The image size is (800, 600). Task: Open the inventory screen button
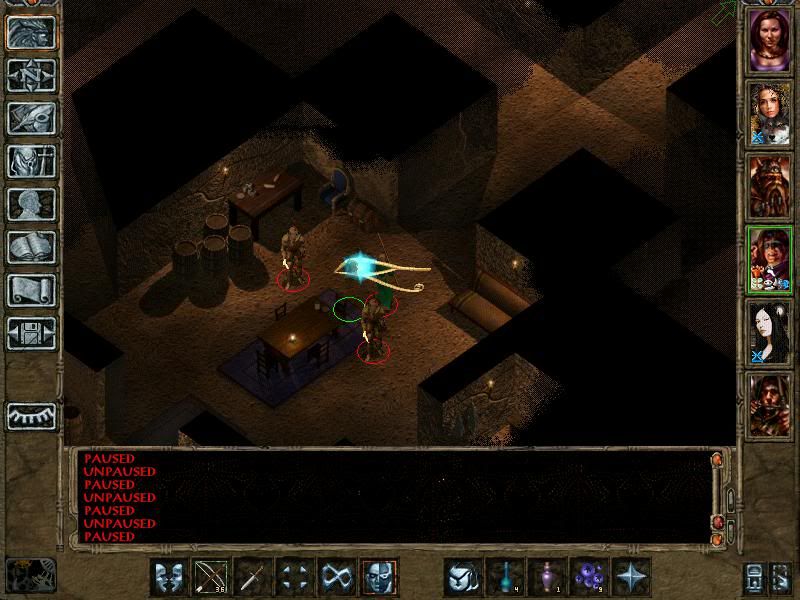click(x=32, y=161)
